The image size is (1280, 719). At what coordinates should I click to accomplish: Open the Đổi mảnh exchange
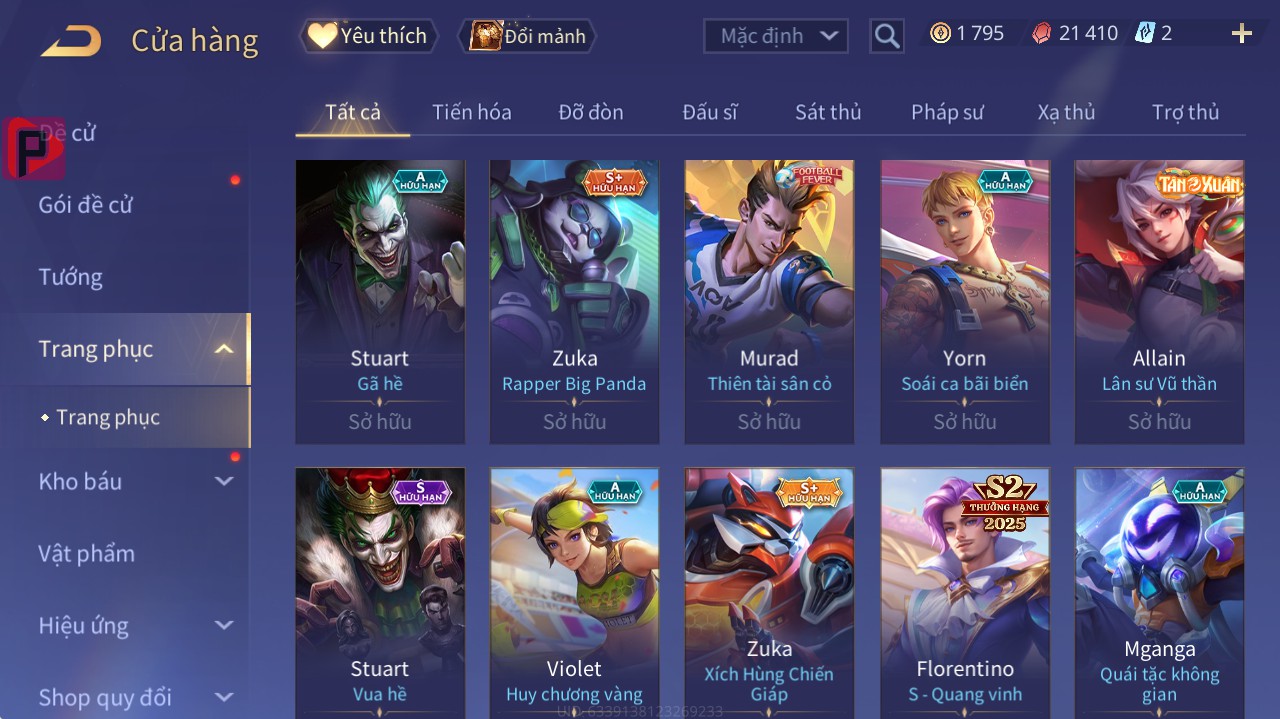tap(527, 36)
